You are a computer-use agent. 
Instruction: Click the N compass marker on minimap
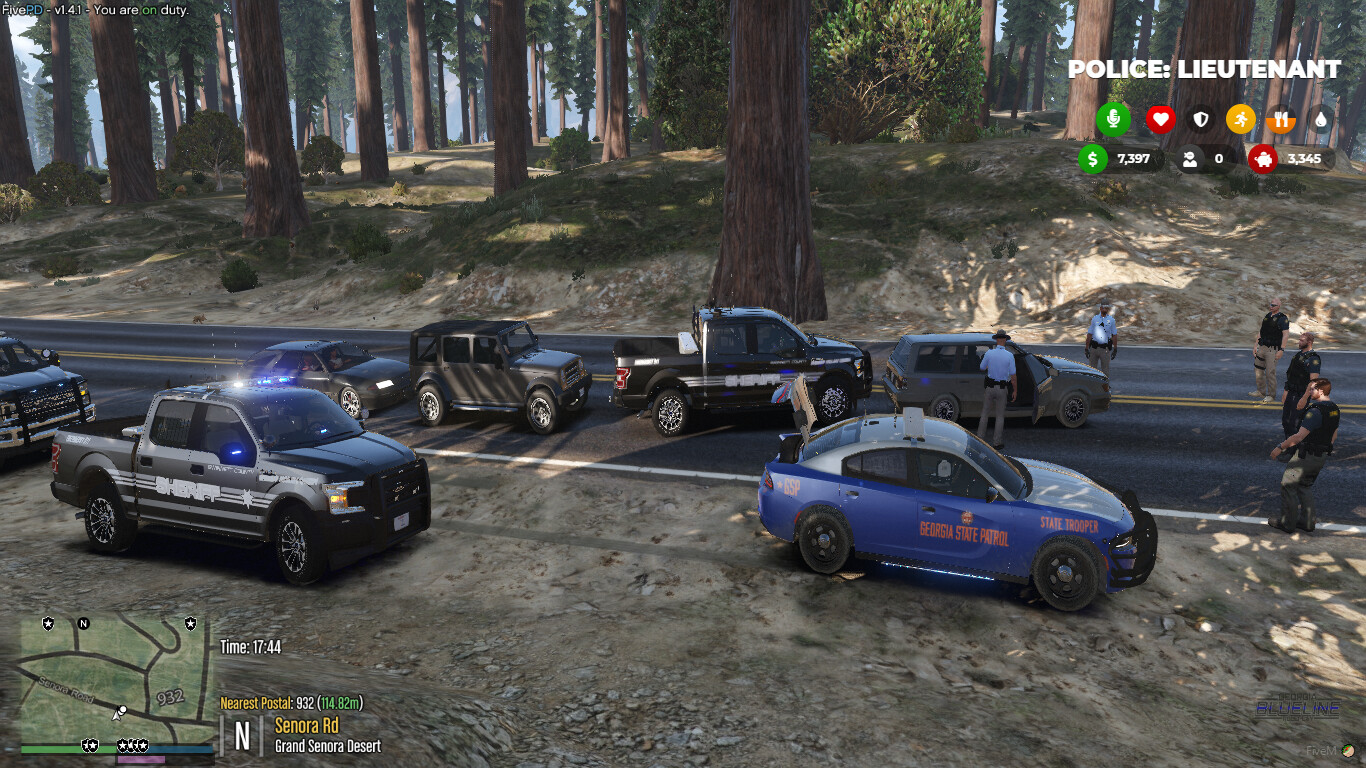point(82,624)
